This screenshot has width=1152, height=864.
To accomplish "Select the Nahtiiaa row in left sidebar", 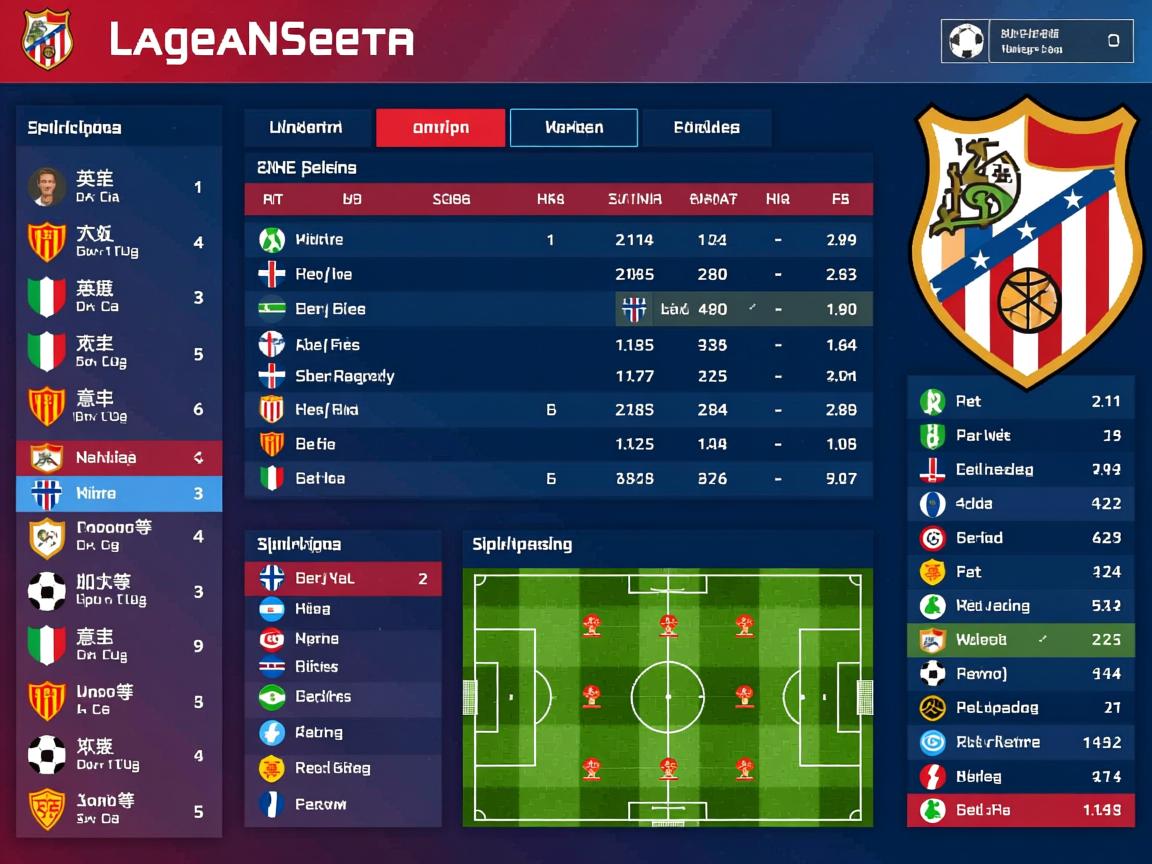I will (119, 458).
